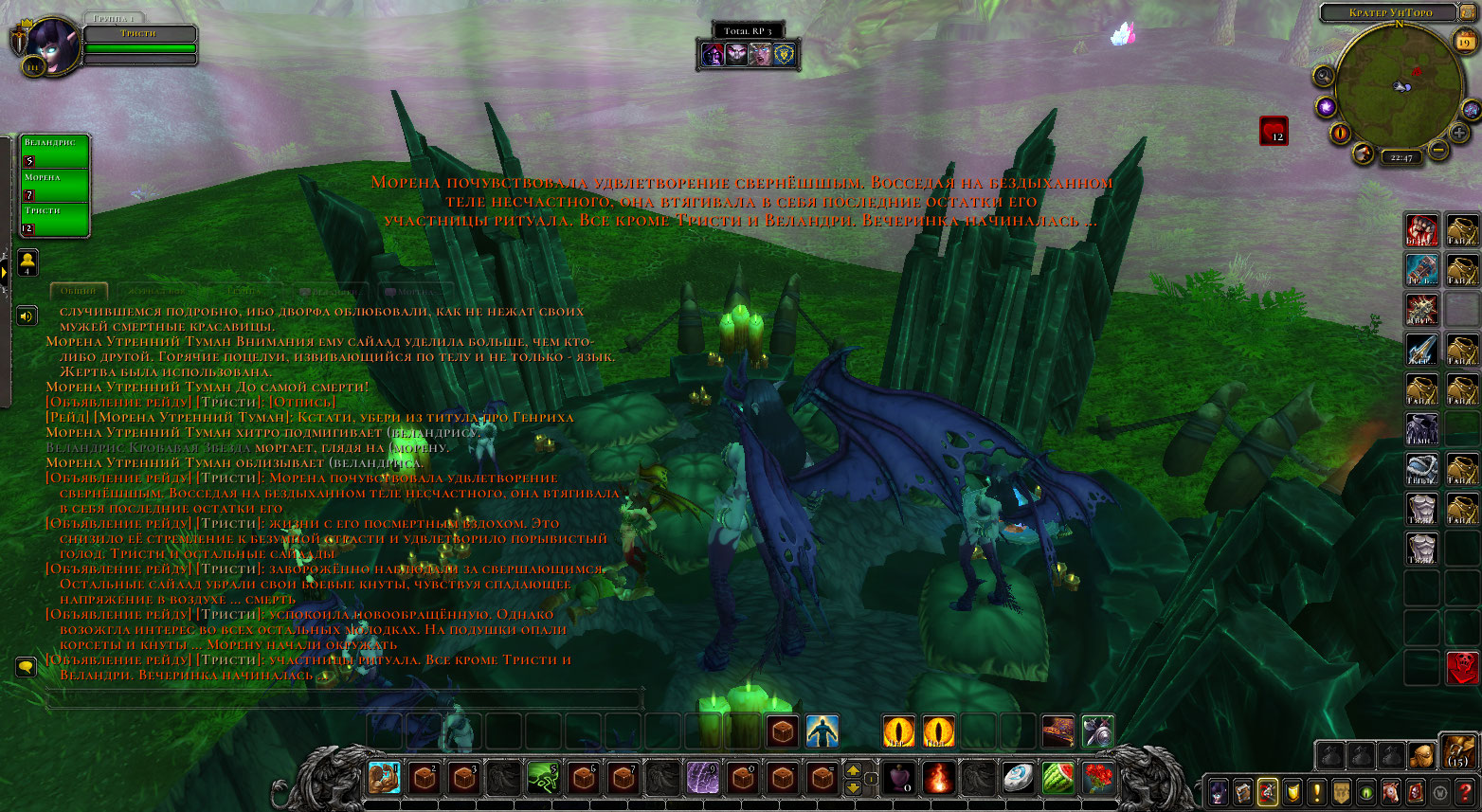Select the Веландрис raid frame

click(55, 152)
